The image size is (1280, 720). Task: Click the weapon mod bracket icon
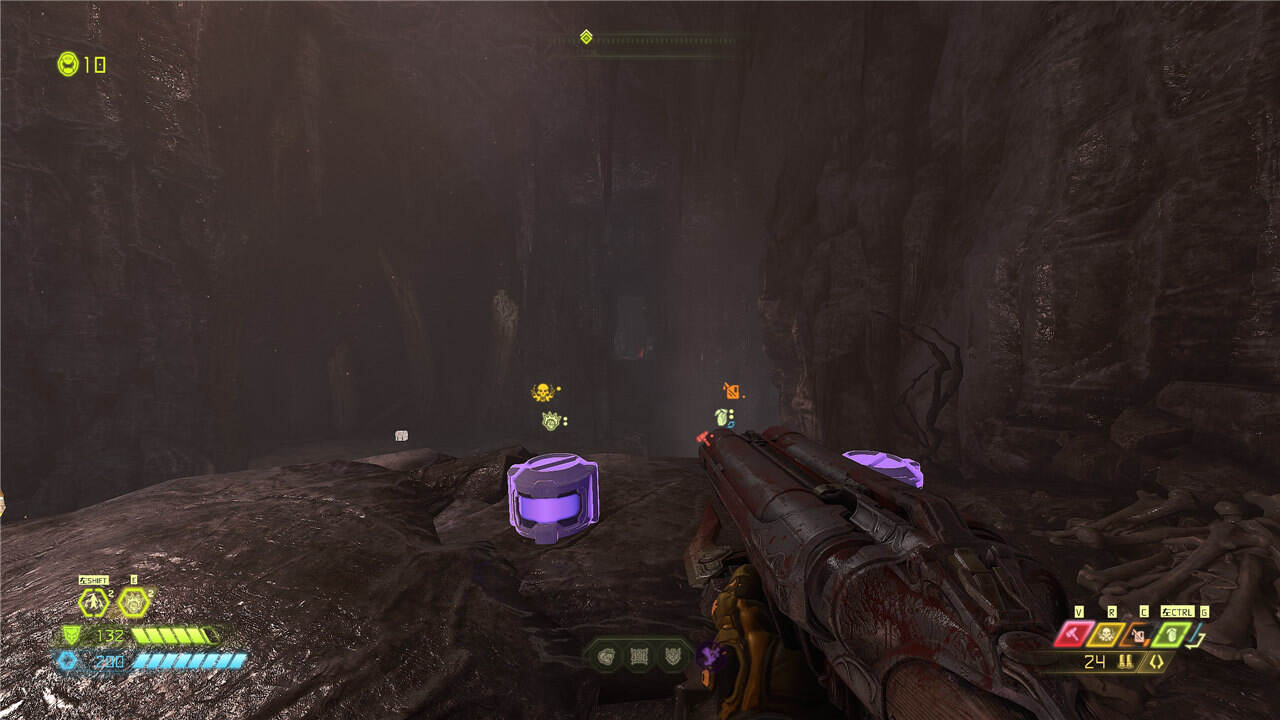[1157, 662]
